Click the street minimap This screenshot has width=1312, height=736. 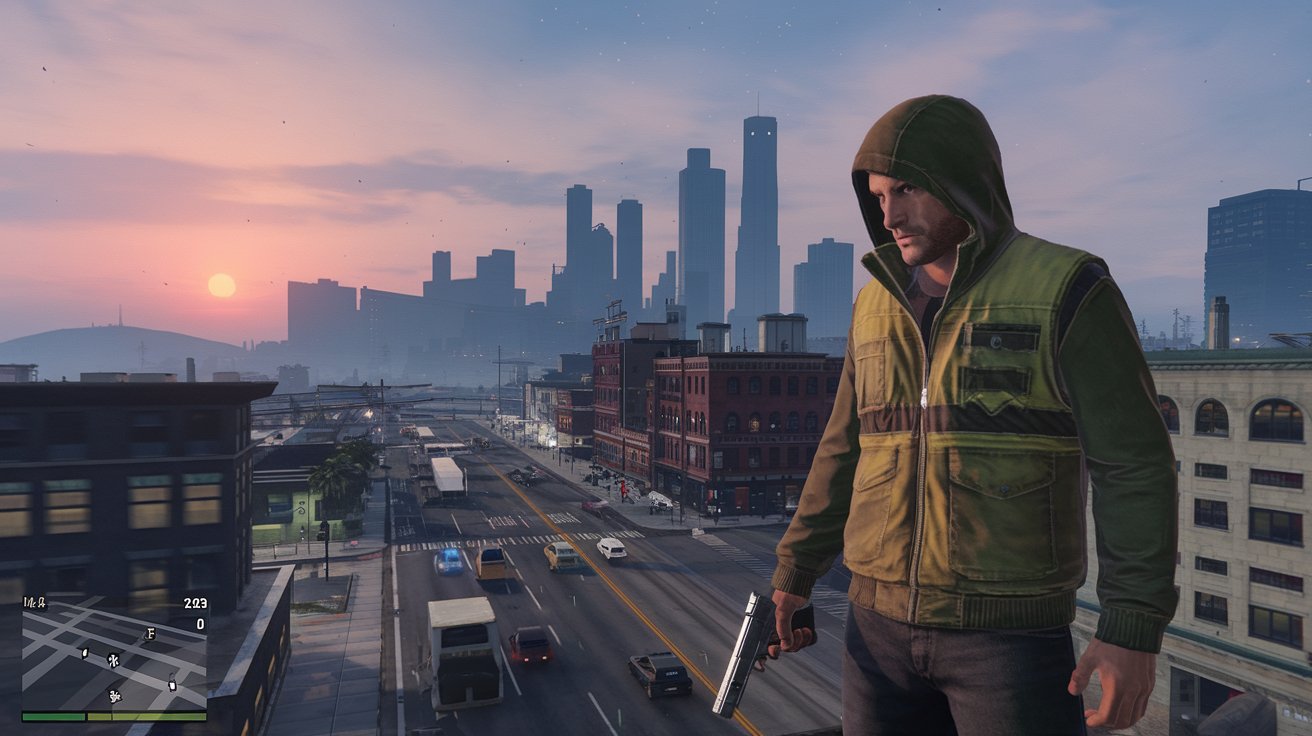click(114, 655)
